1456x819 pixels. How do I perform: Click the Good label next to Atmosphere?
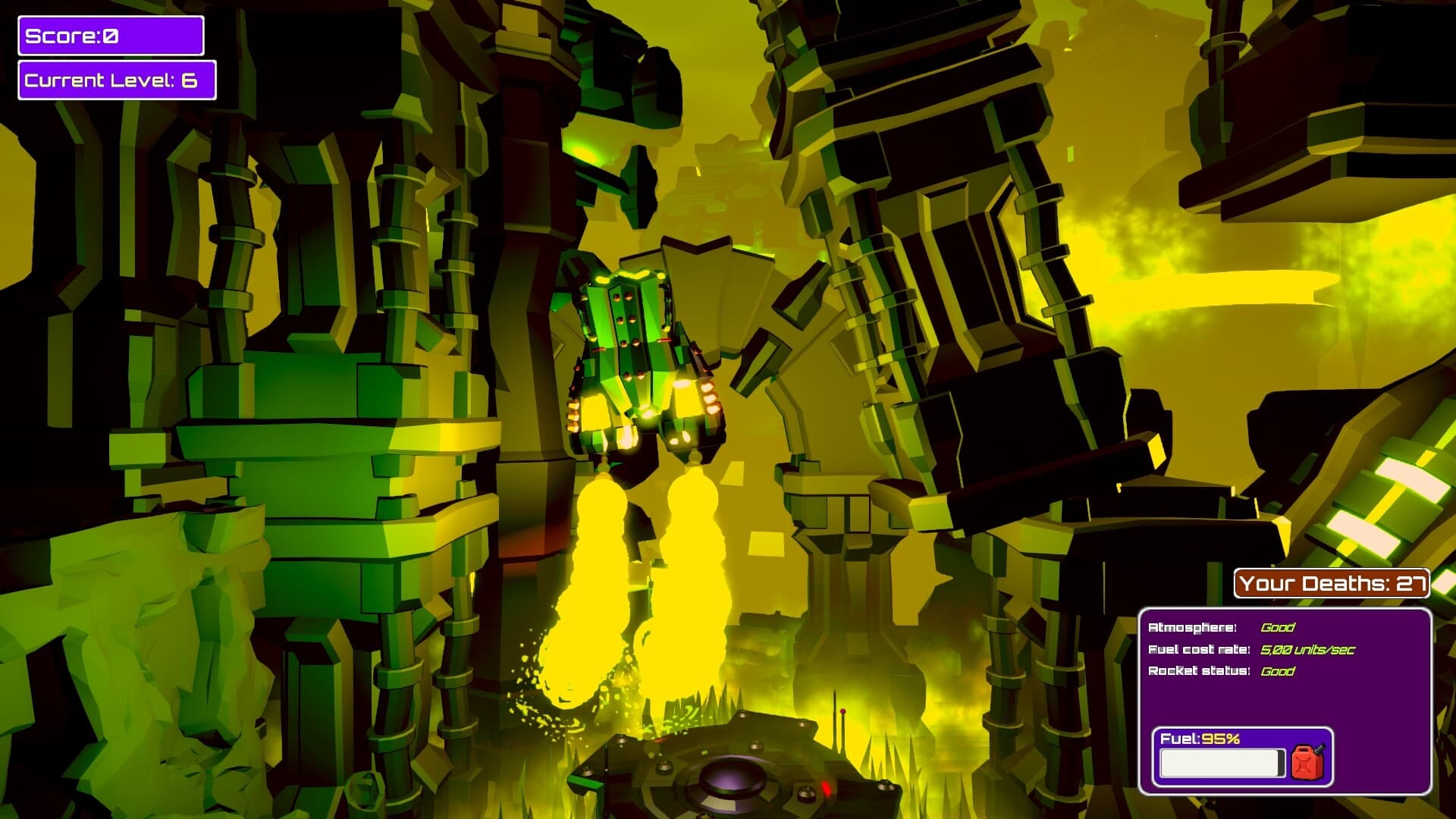click(x=1276, y=628)
